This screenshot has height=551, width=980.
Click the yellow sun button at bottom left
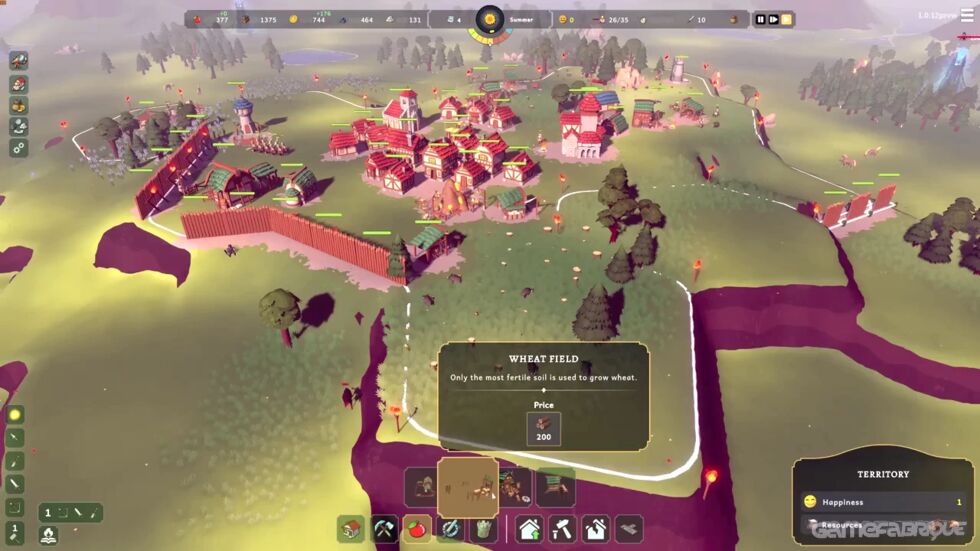point(15,415)
